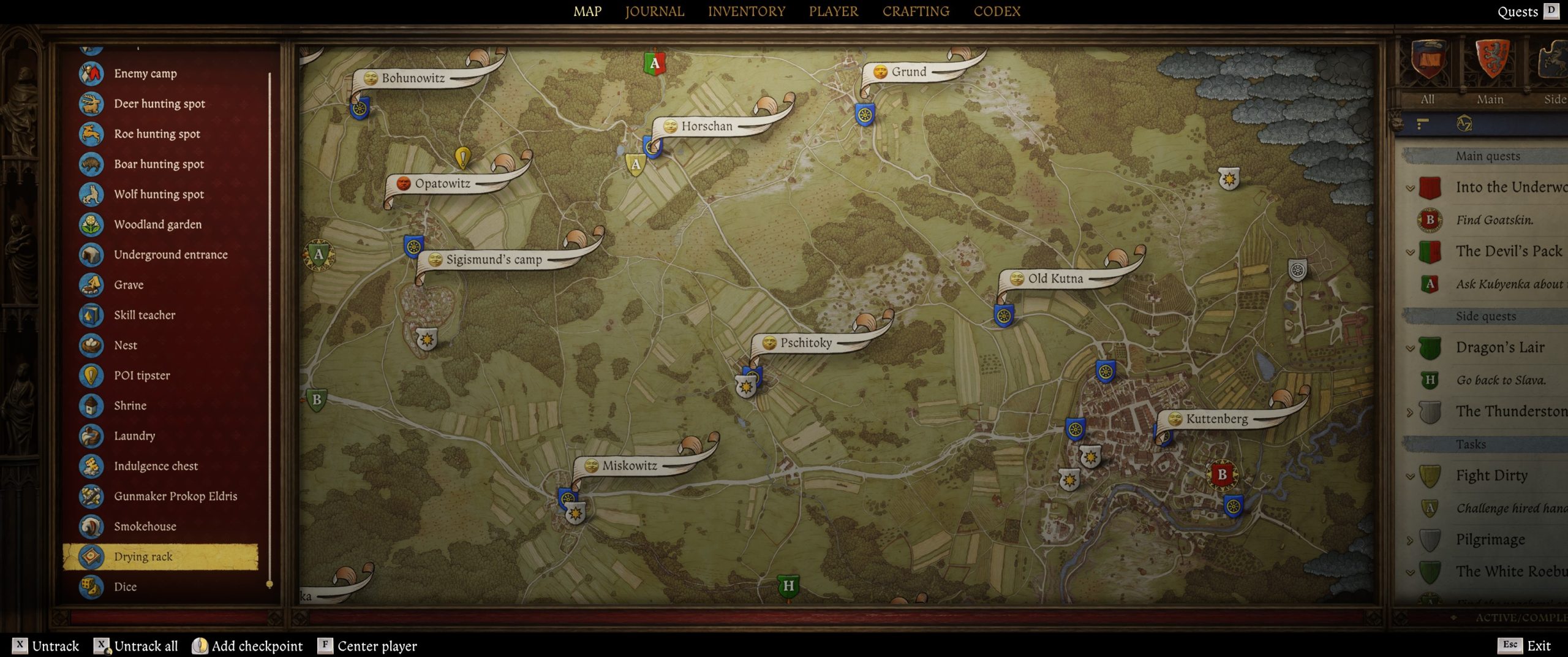Select Enemy camp in the legend

pos(145,74)
